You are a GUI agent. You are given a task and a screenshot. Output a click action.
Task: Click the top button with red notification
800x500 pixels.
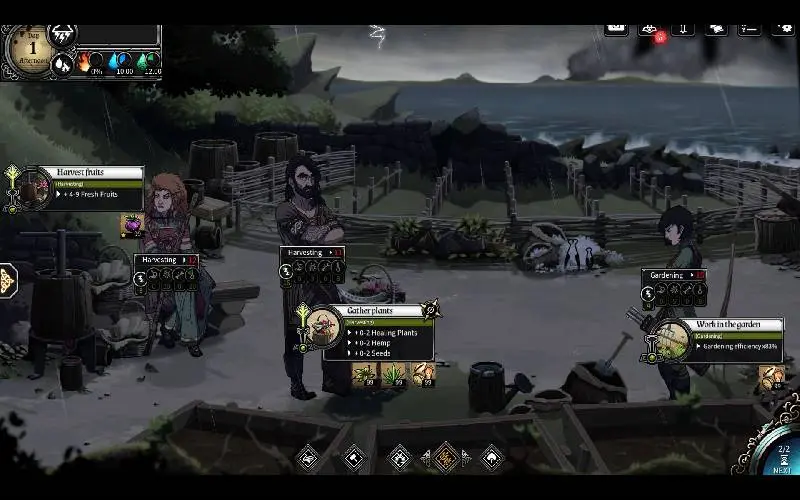click(650, 29)
